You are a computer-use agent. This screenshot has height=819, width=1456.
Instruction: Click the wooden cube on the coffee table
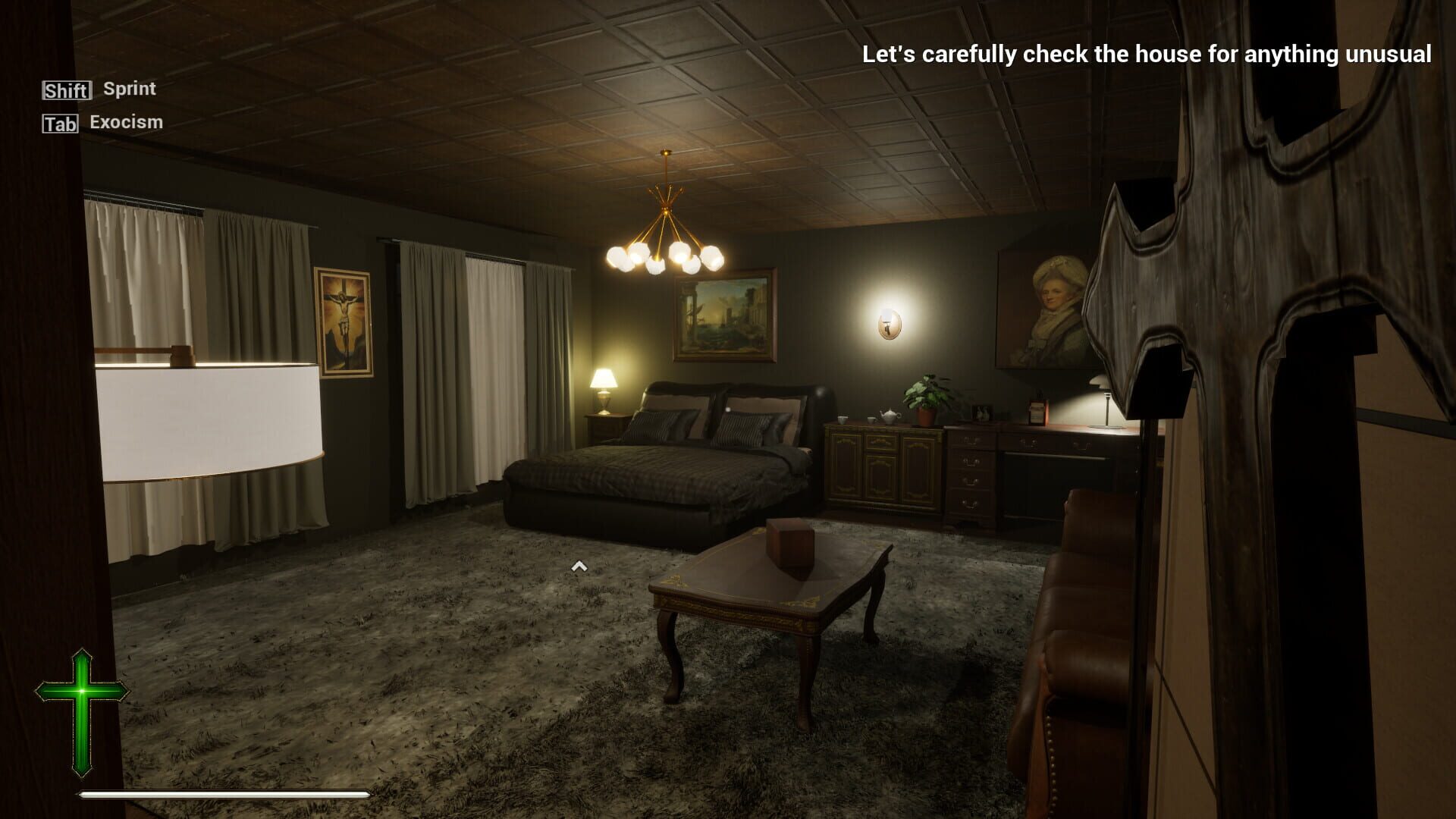pyautogui.click(x=790, y=542)
